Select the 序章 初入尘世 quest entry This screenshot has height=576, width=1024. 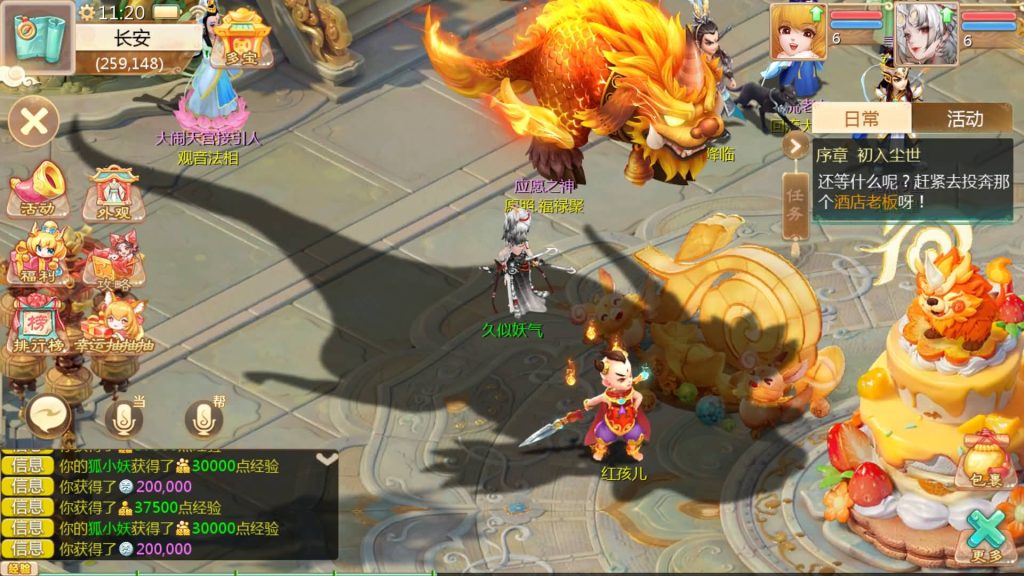(910, 179)
